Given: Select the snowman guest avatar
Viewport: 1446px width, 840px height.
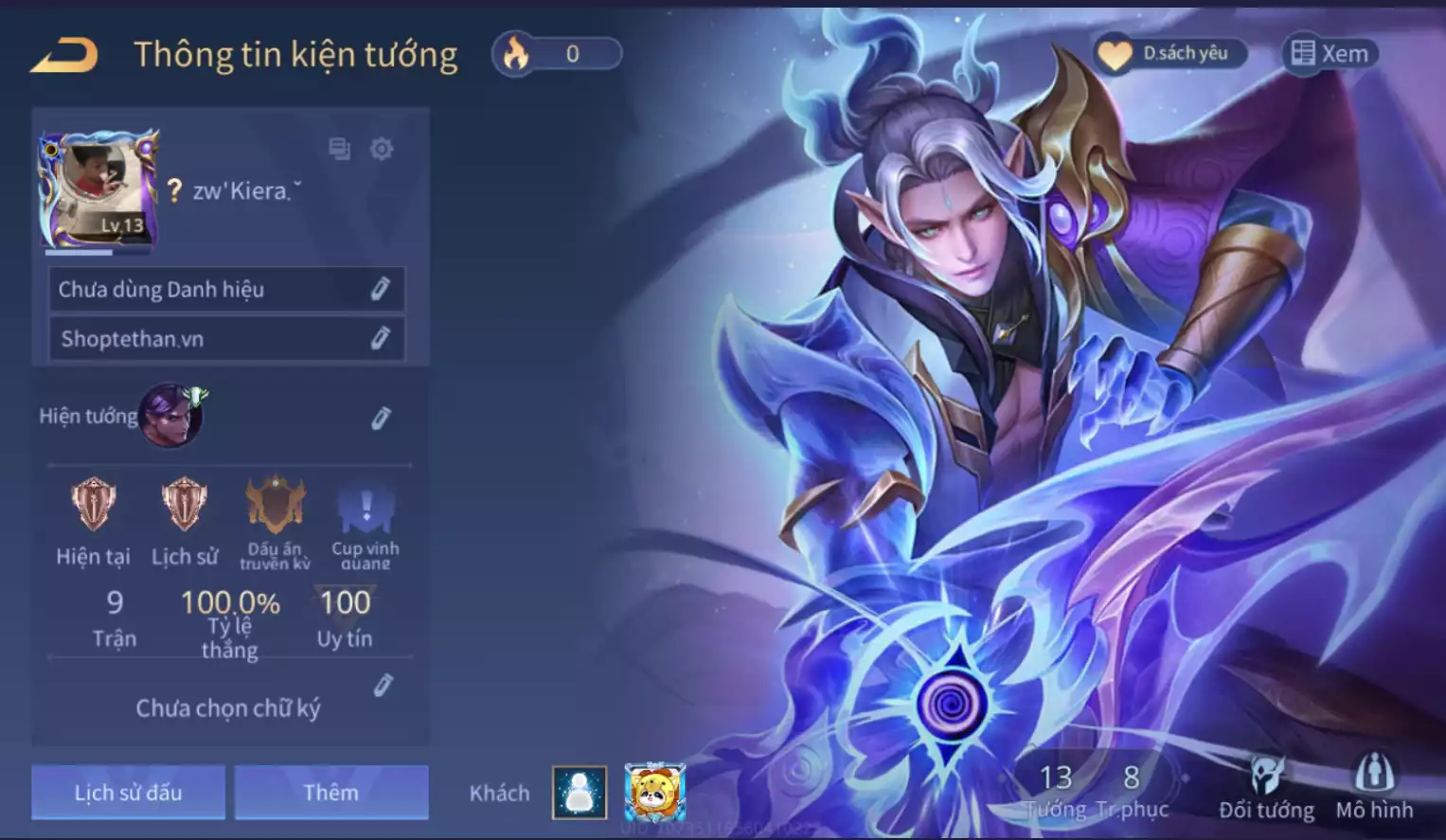Looking at the screenshot, I should (580, 793).
